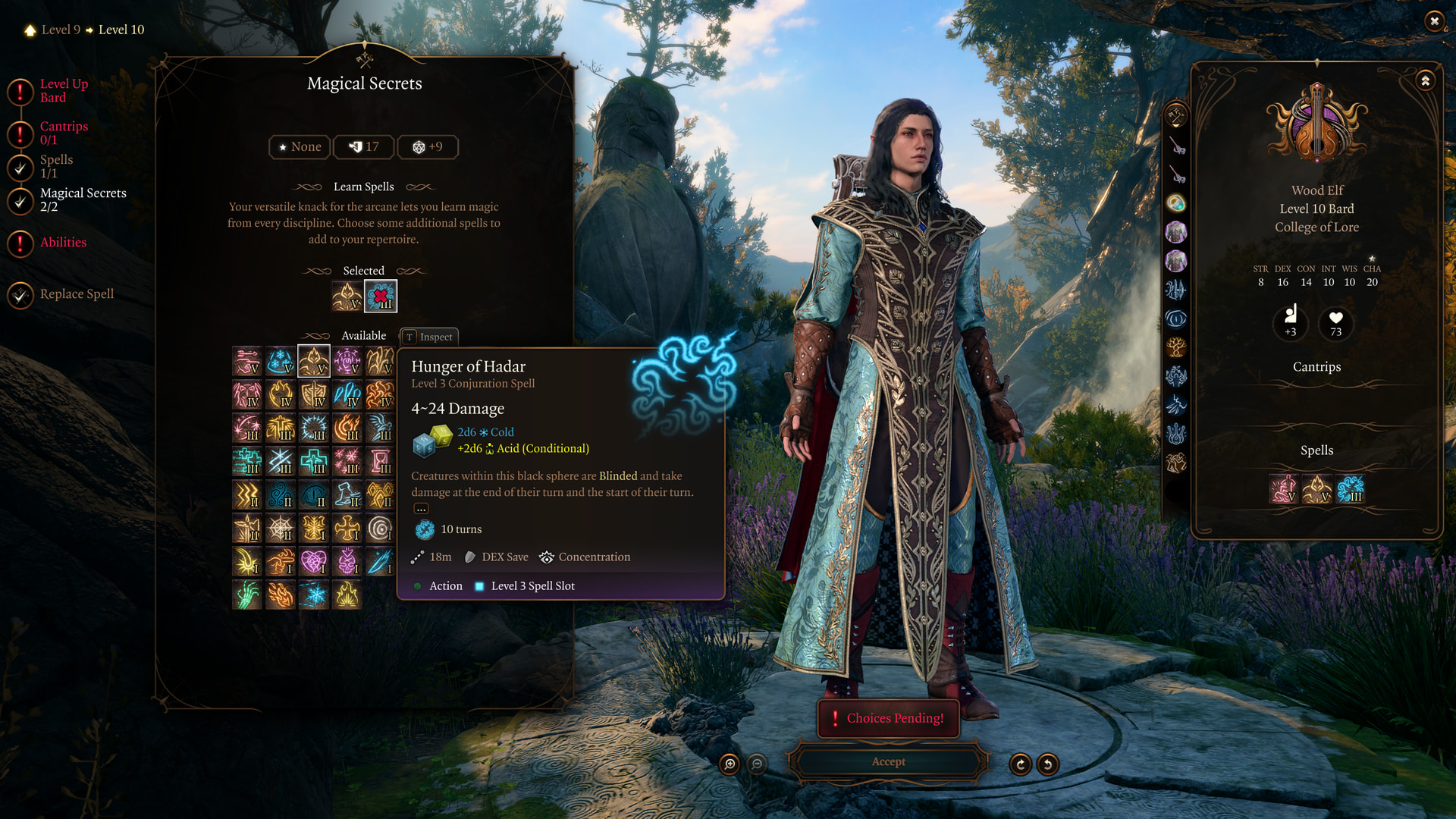1456x819 pixels.
Task: Open the Level Up Bard step
Action: tap(63, 90)
